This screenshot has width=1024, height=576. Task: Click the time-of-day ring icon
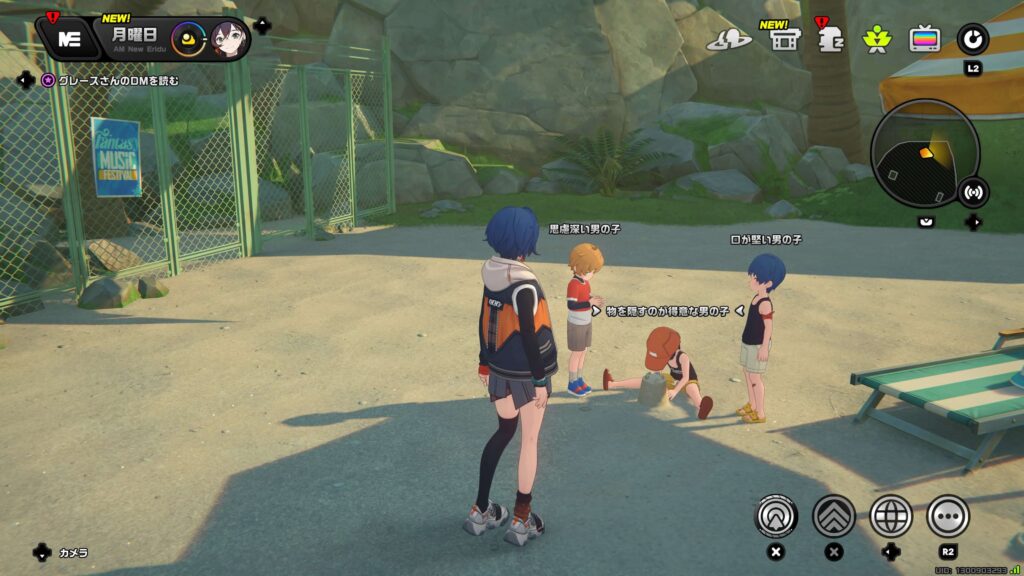point(188,40)
